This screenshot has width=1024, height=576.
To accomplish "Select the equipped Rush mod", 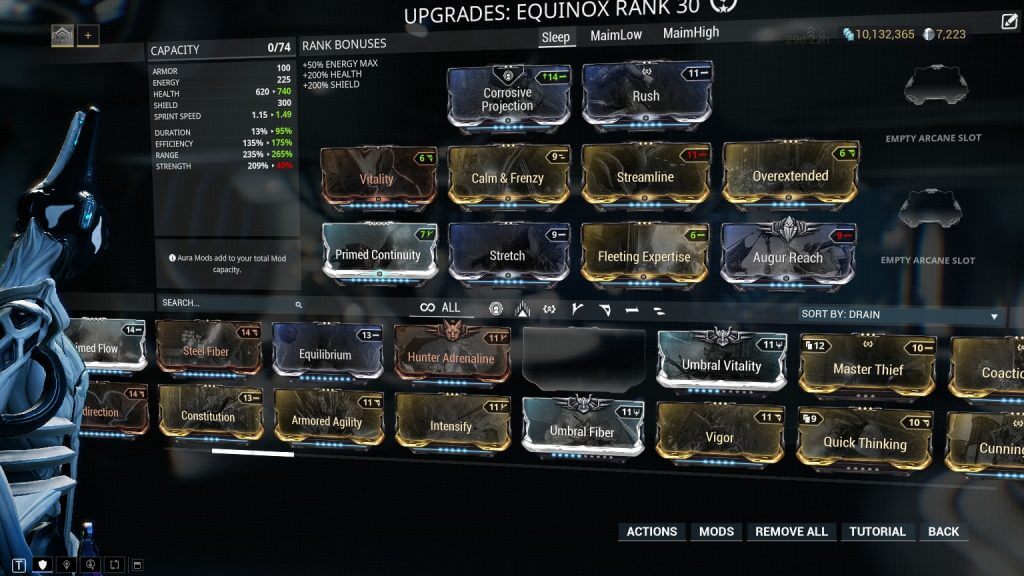I will point(646,96).
